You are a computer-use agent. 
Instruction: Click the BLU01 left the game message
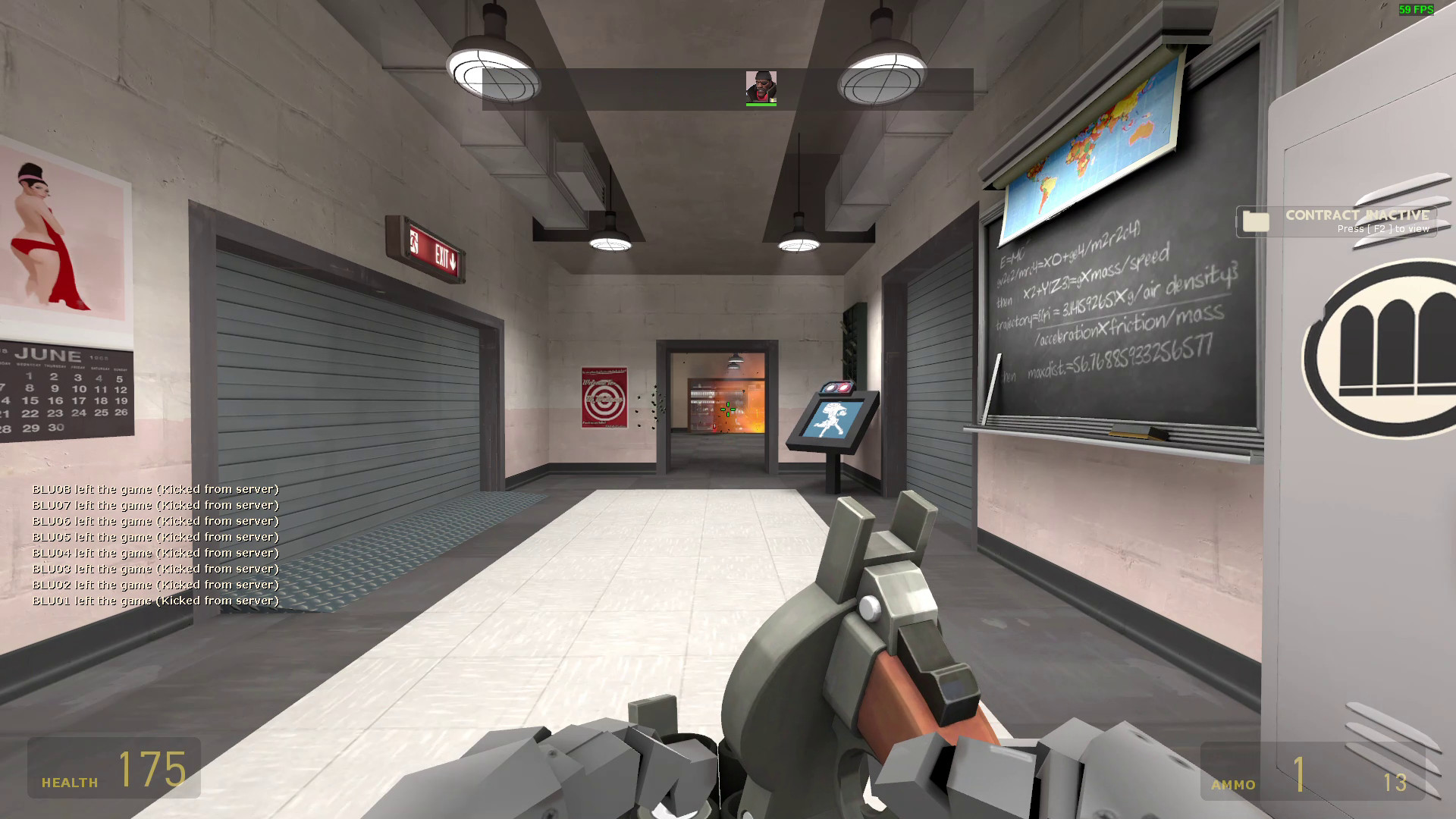(x=154, y=600)
